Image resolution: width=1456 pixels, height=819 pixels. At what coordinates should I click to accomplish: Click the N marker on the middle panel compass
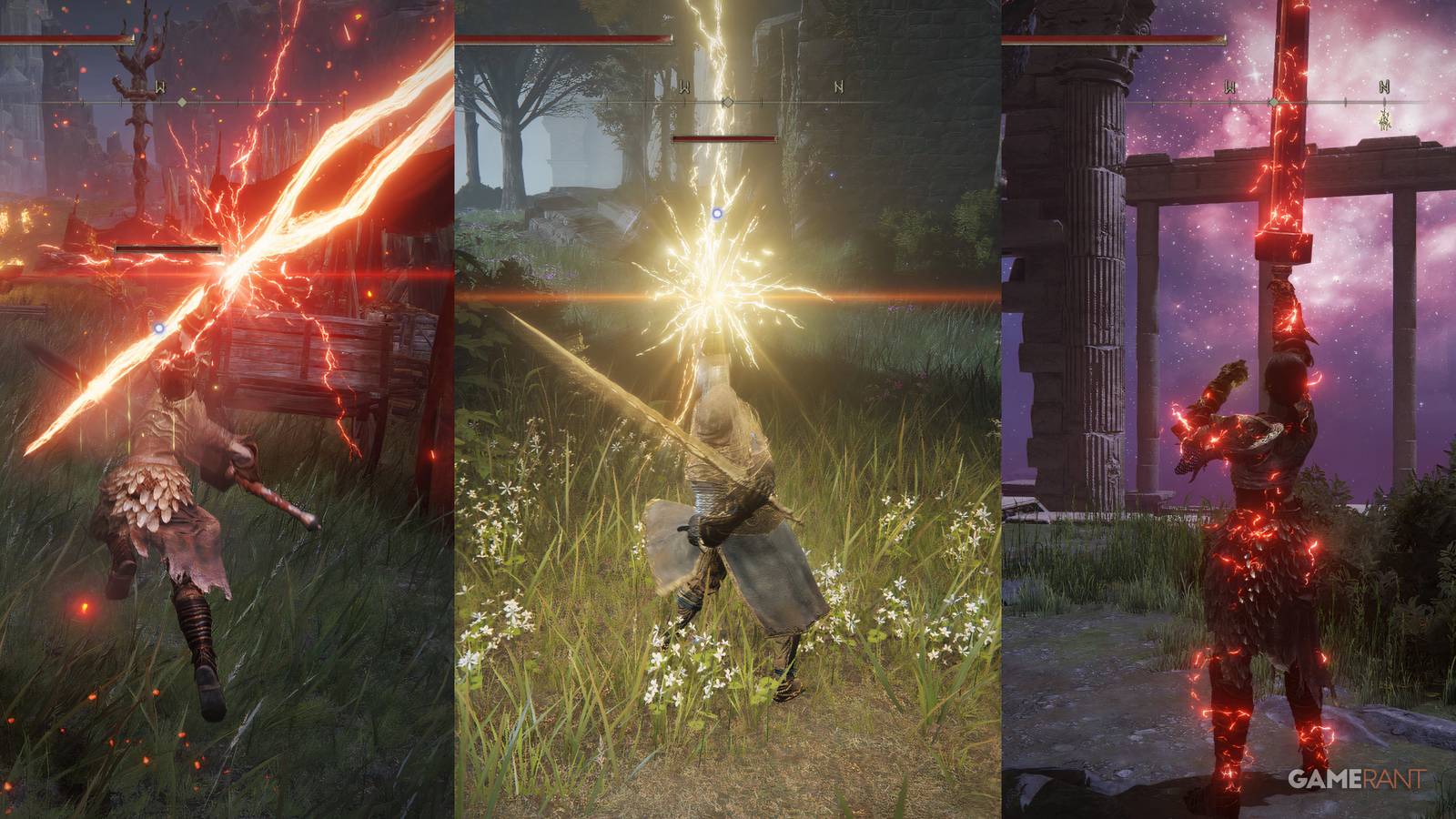tap(839, 87)
